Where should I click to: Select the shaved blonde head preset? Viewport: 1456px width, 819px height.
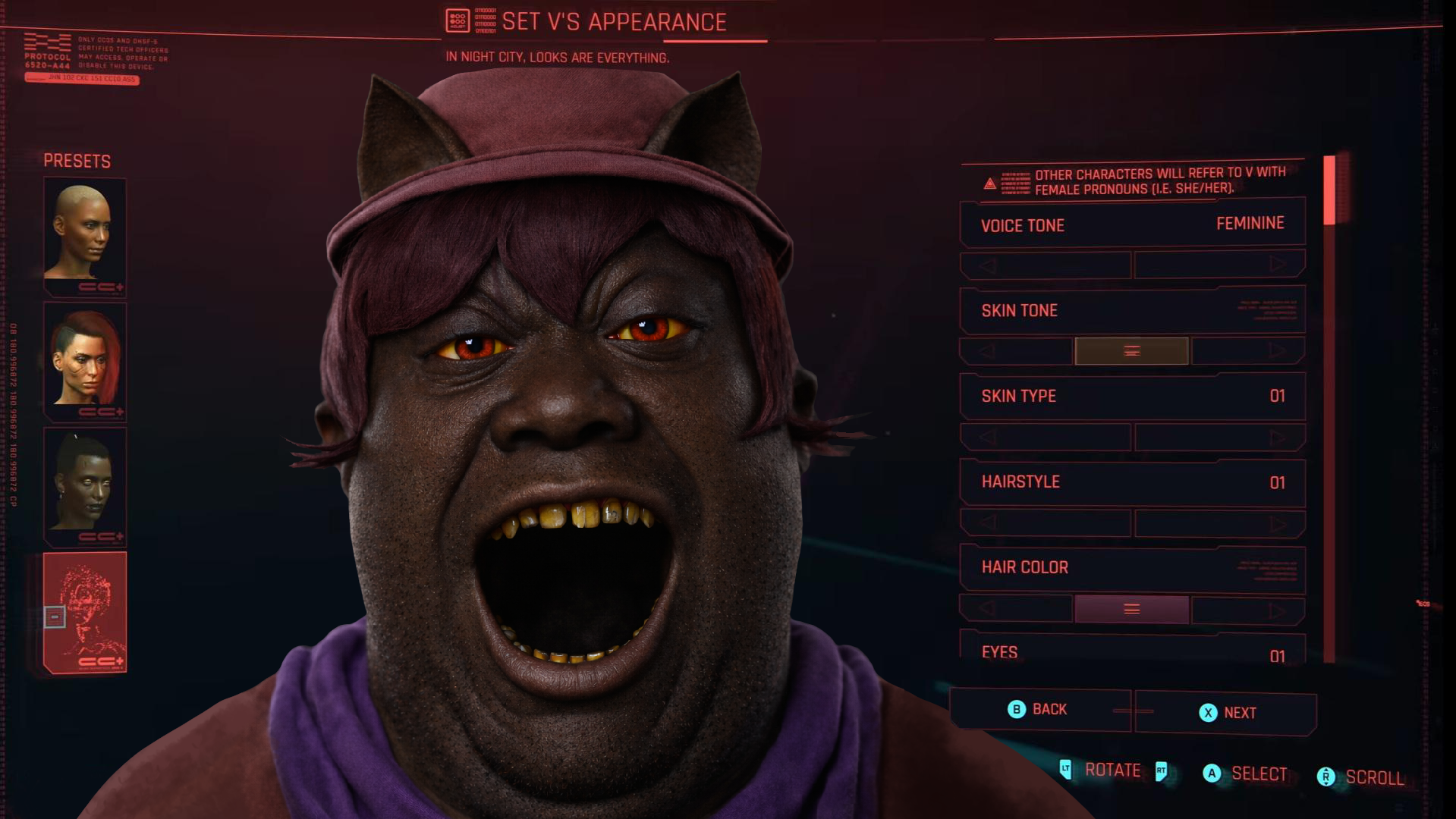(x=84, y=235)
